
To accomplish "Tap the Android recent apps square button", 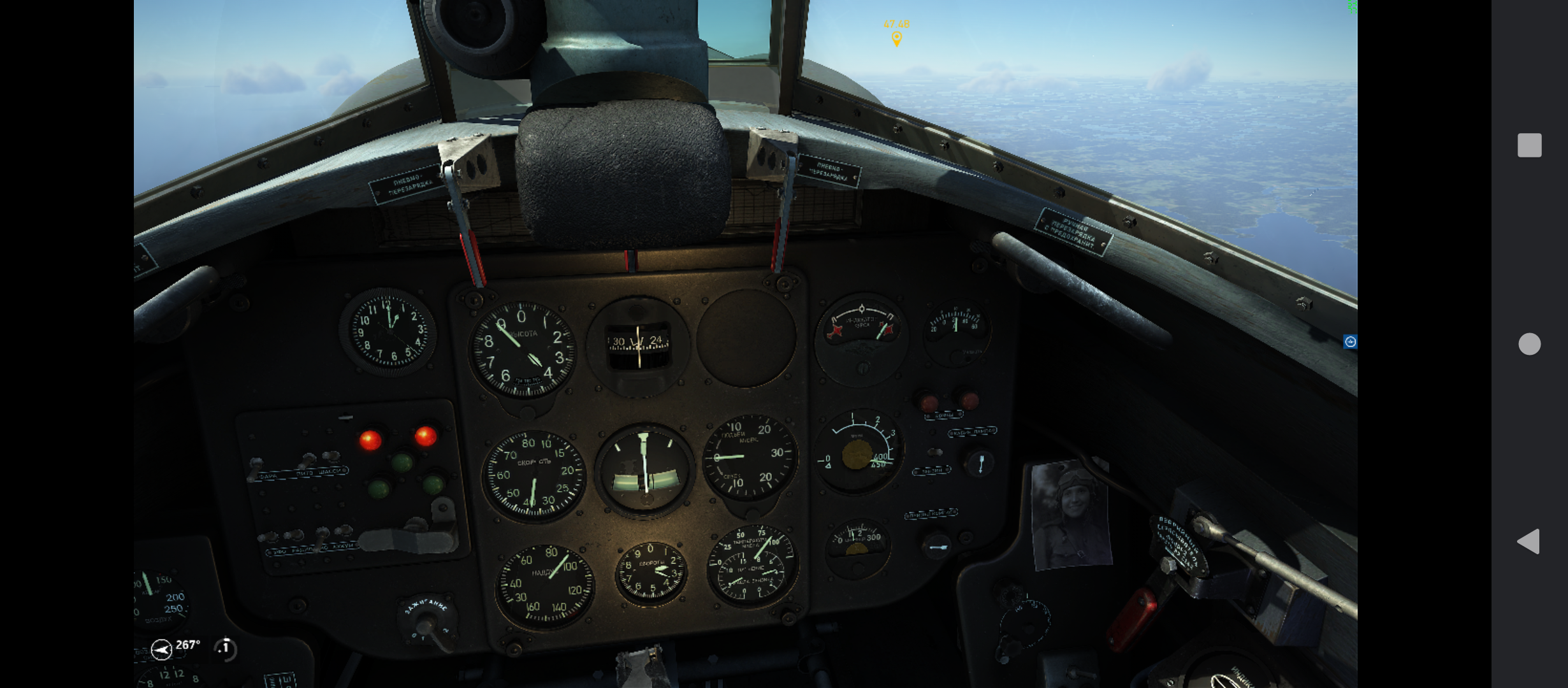I will tap(1530, 145).
